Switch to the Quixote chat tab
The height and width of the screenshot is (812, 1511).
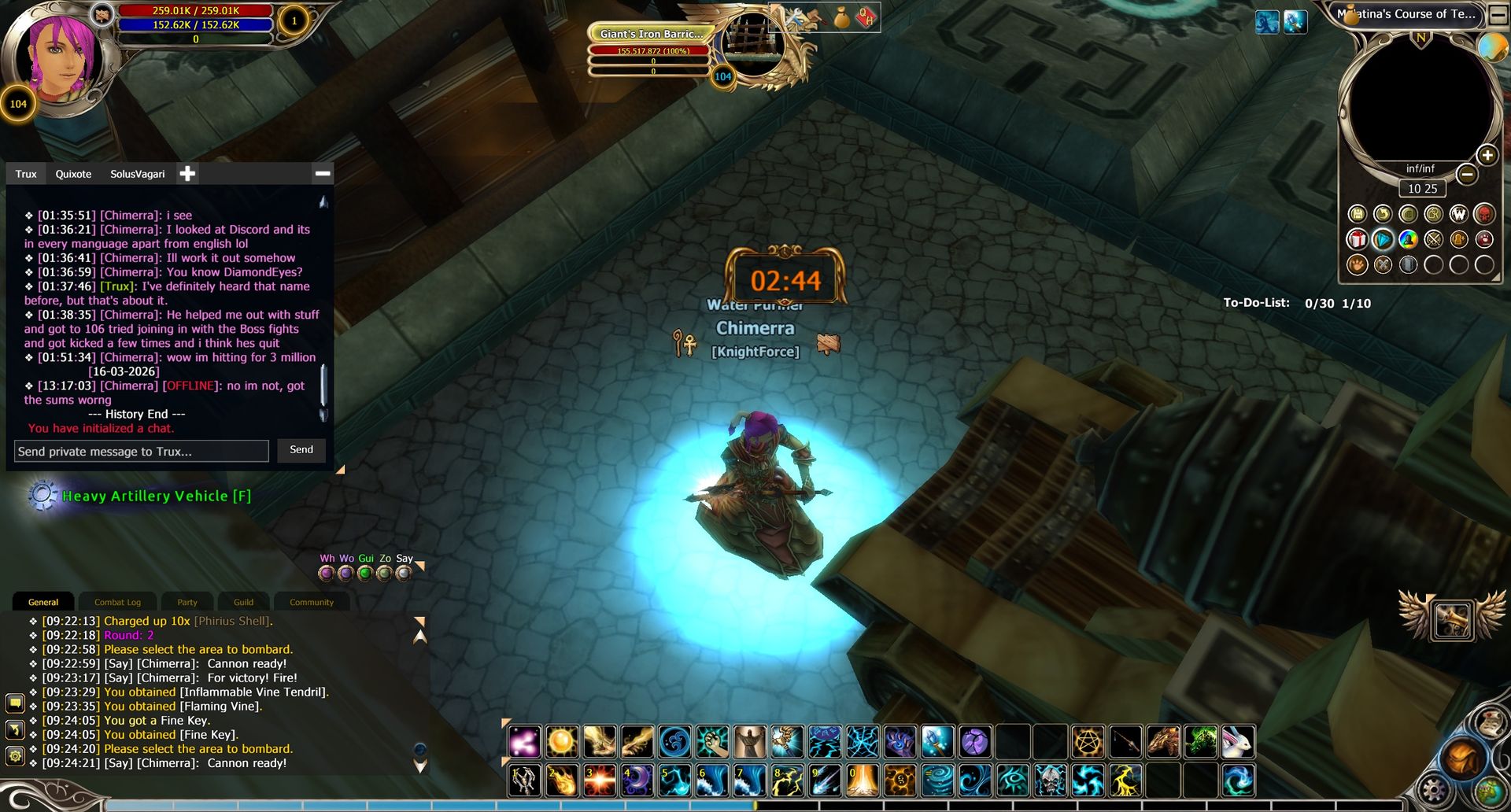coord(73,174)
